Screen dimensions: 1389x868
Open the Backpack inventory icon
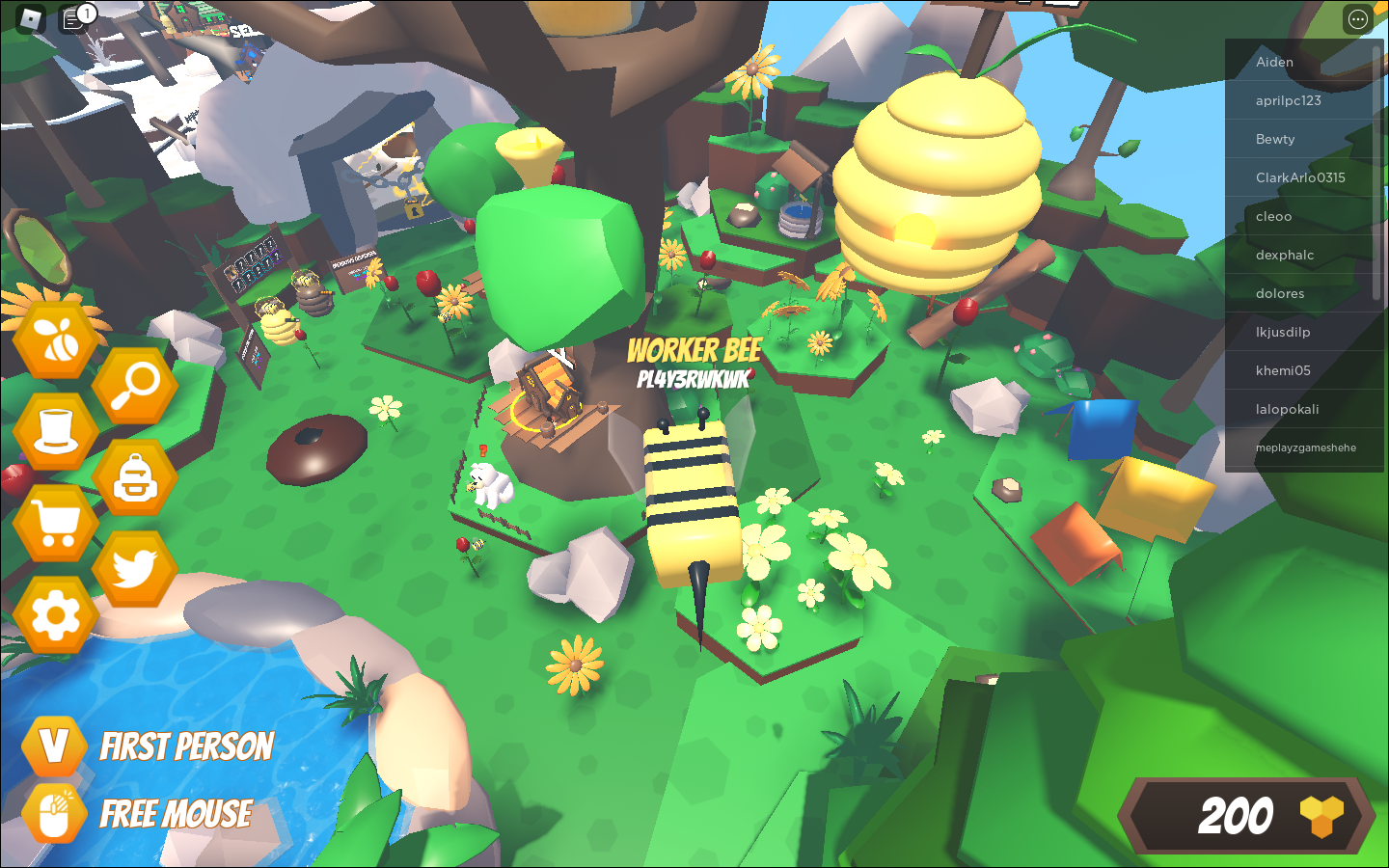[x=134, y=475]
